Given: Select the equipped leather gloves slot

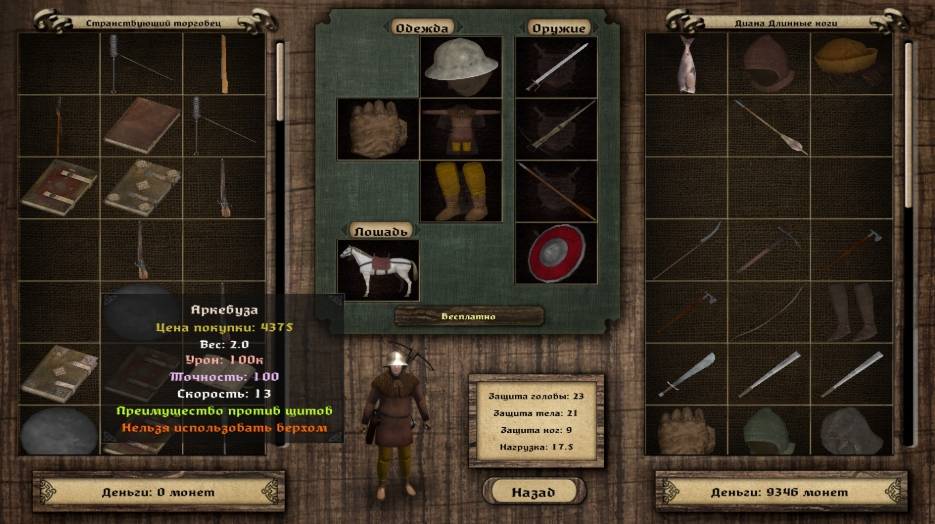Looking at the screenshot, I should [377, 128].
